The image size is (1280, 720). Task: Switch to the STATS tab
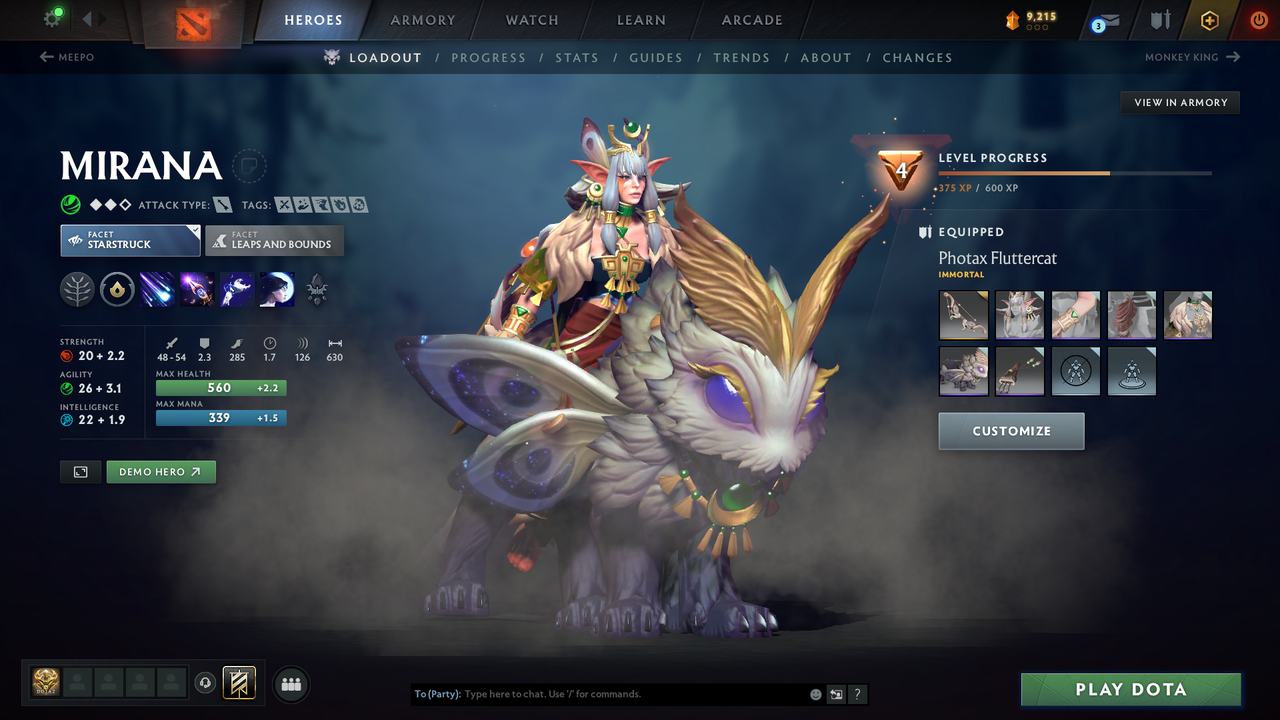click(x=577, y=57)
